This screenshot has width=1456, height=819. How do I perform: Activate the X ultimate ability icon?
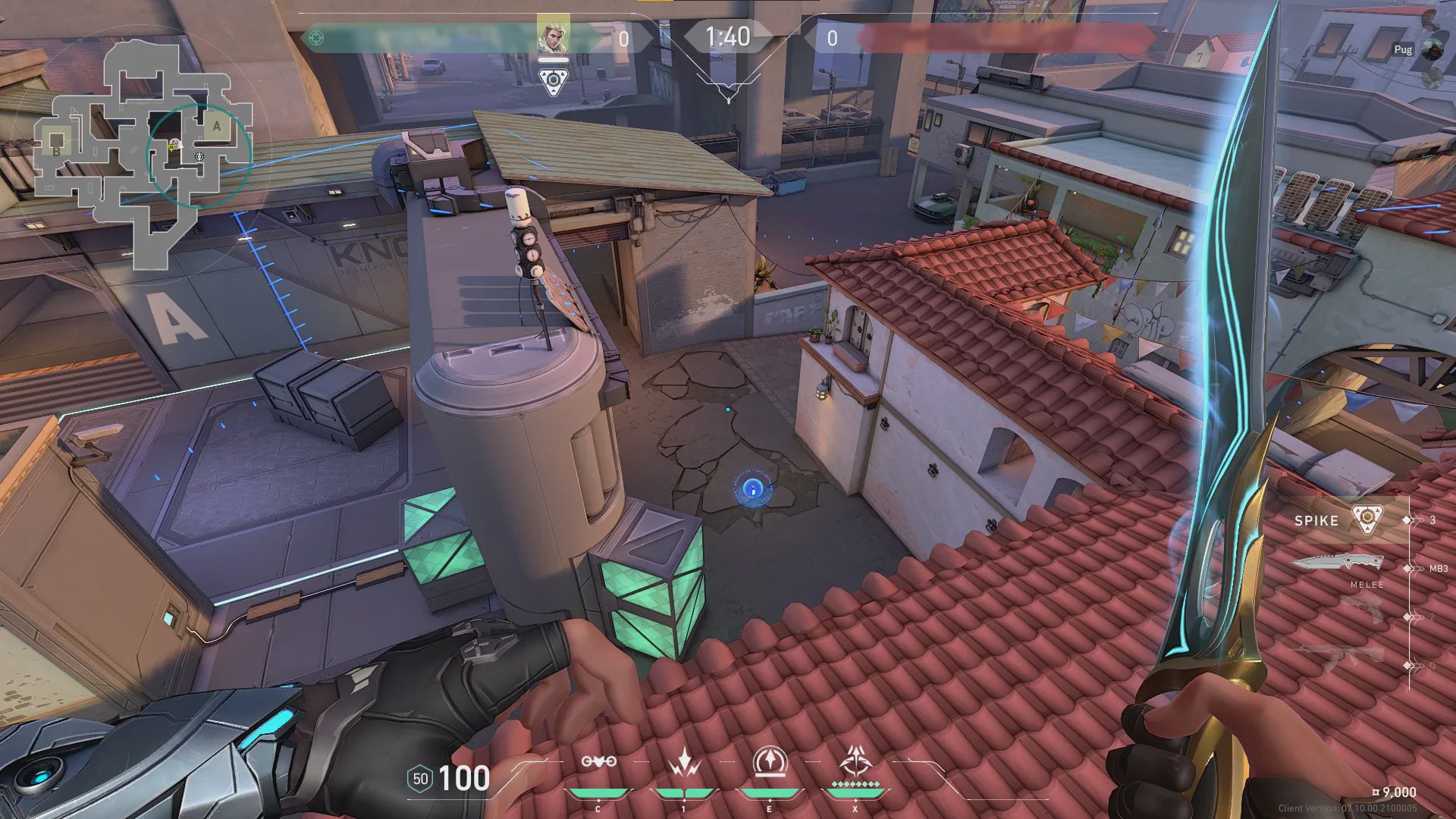855,761
